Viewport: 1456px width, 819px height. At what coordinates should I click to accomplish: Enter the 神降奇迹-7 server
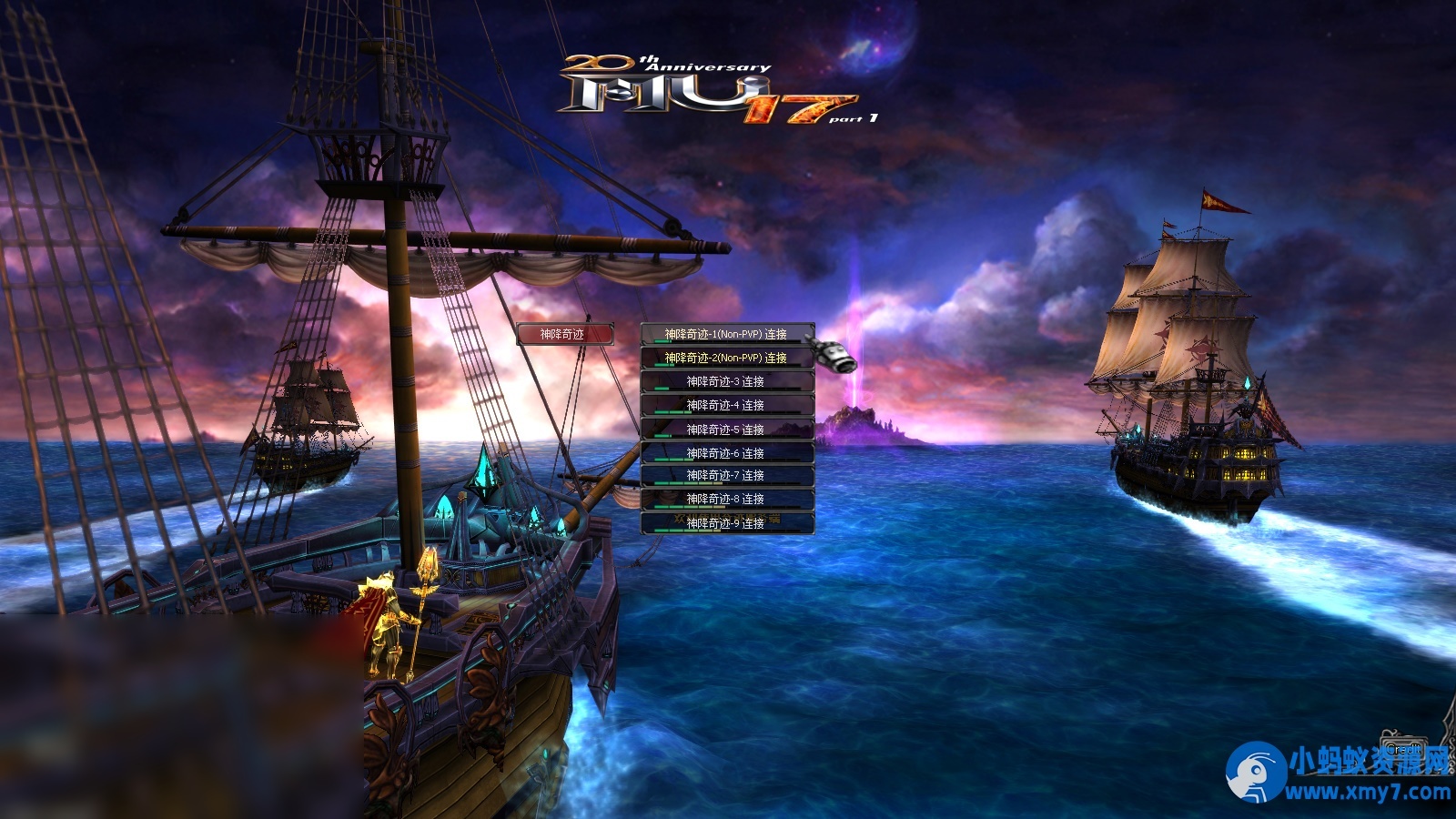click(726, 476)
